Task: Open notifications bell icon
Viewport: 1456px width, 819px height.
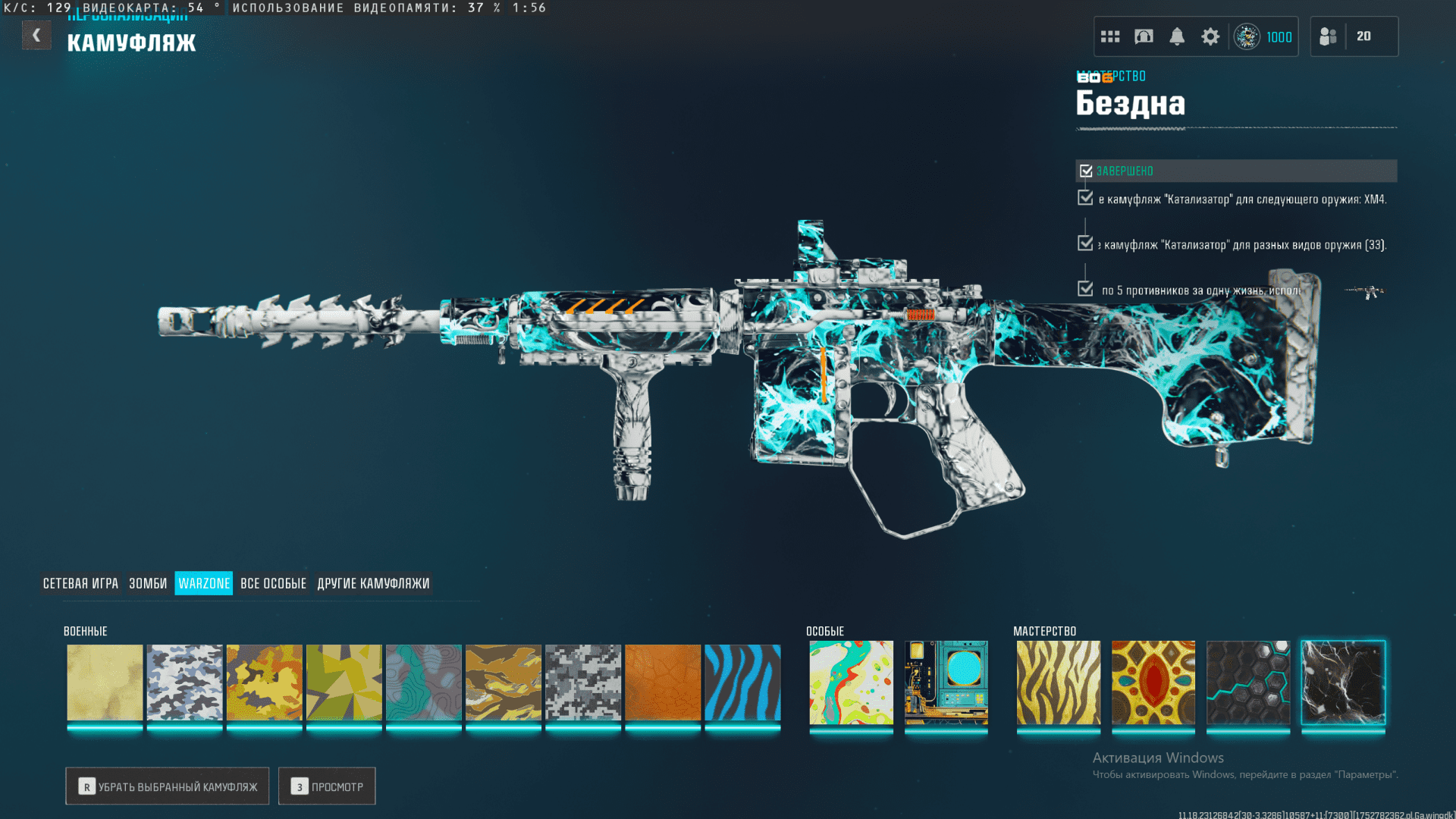Action: [x=1177, y=36]
